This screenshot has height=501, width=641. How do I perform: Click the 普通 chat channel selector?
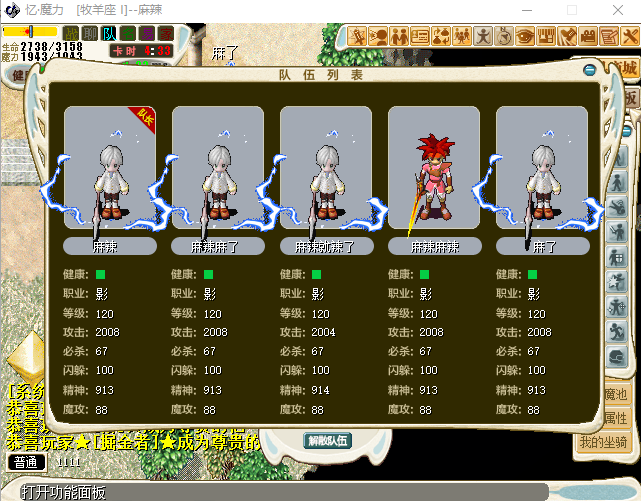tap(27, 462)
